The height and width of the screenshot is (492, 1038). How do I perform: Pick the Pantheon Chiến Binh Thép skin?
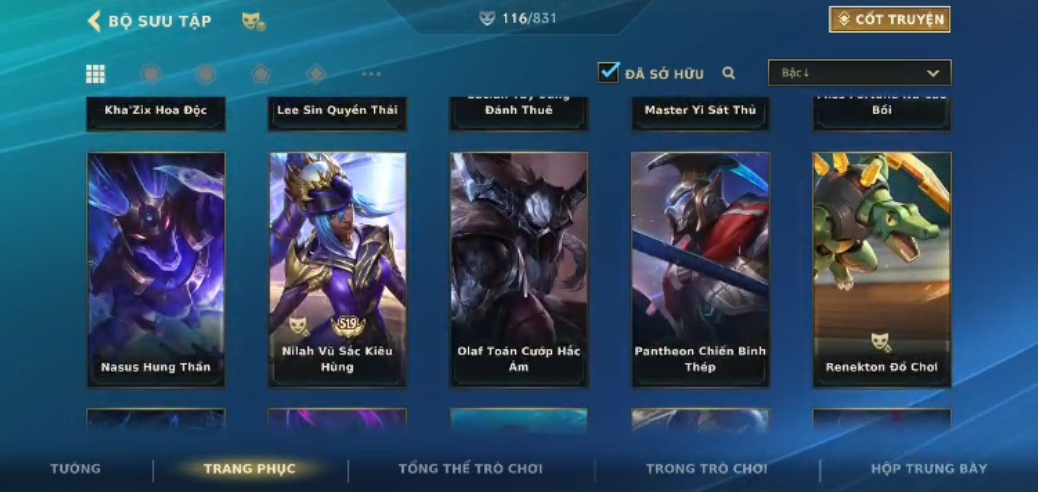pos(700,269)
